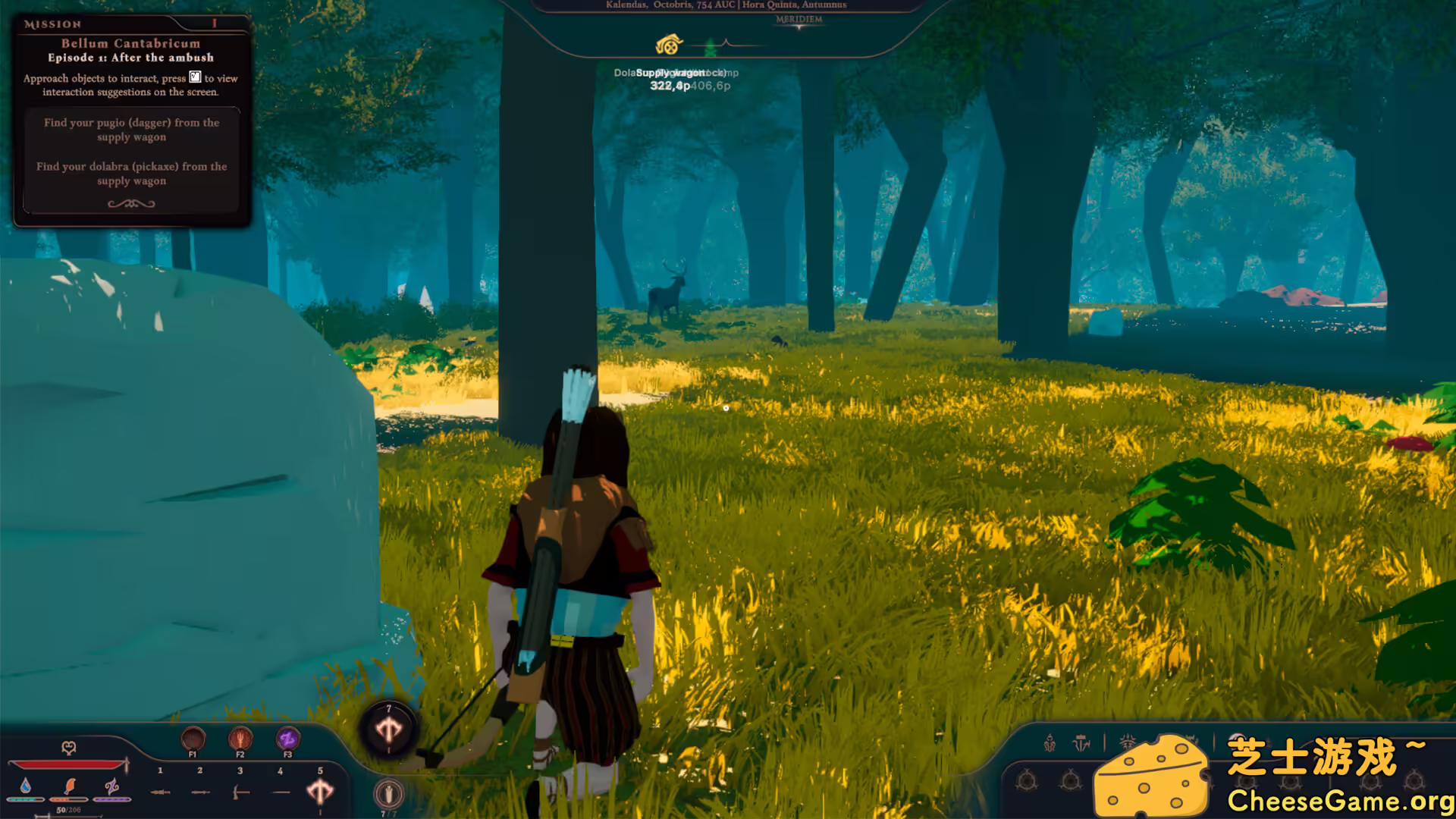This screenshot has height=819, width=1456.
Task: Select the green camp marker on compass
Action: pyautogui.click(x=711, y=48)
